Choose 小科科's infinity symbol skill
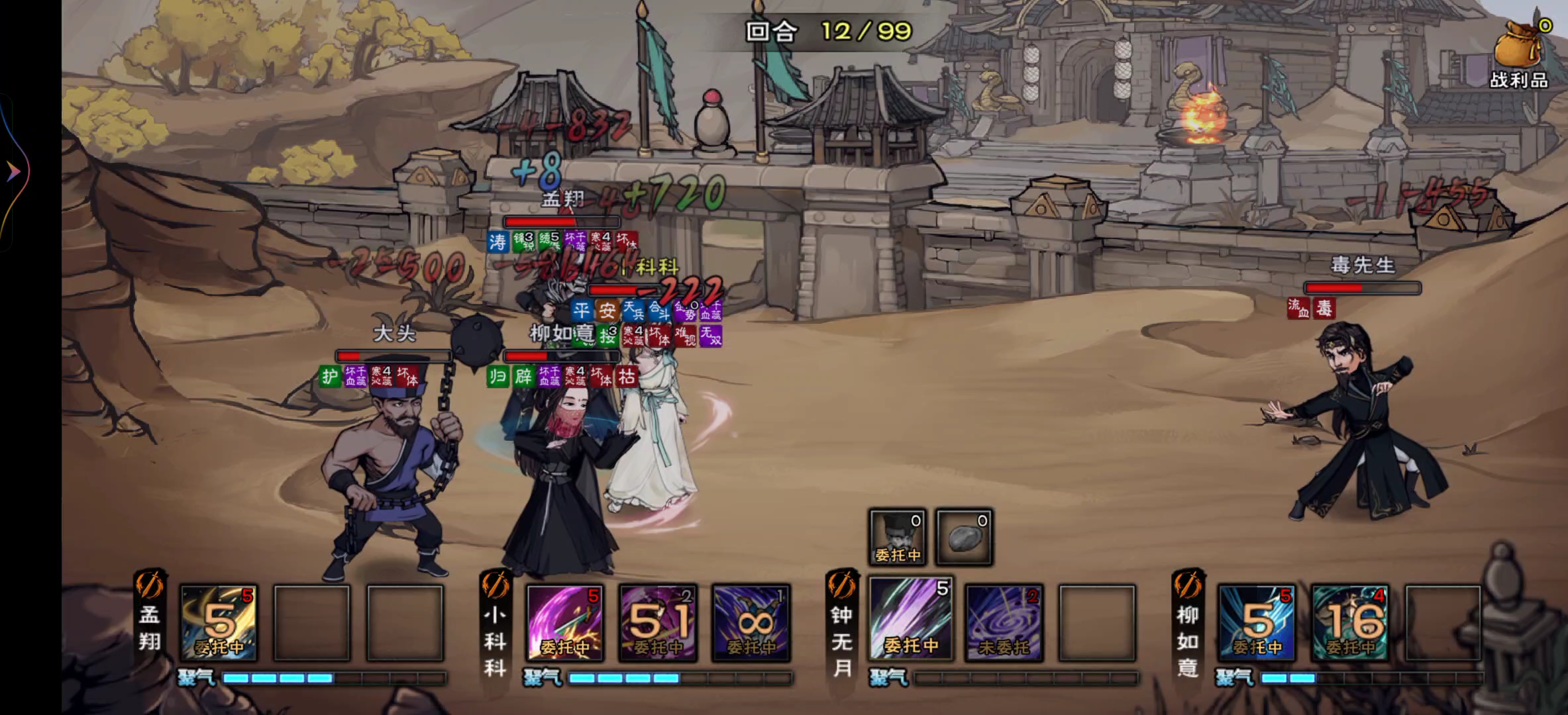 click(x=751, y=622)
